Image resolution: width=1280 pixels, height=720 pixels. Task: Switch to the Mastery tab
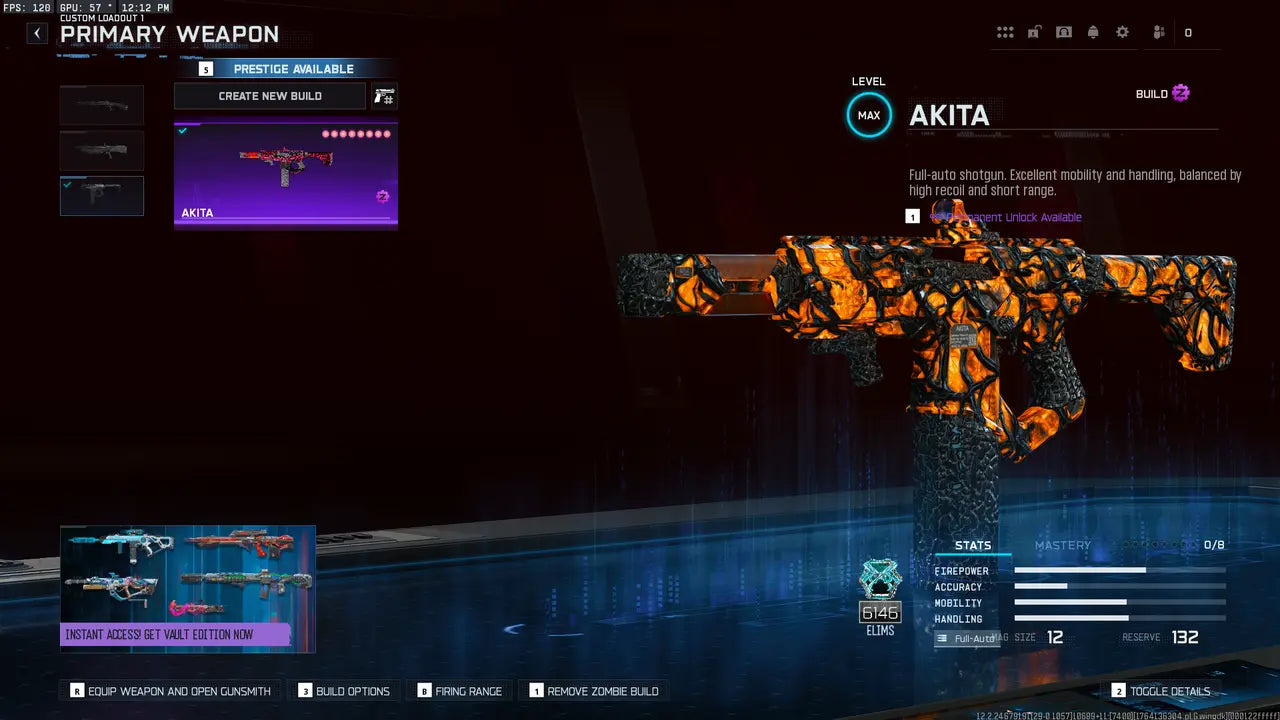[x=1063, y=545]
